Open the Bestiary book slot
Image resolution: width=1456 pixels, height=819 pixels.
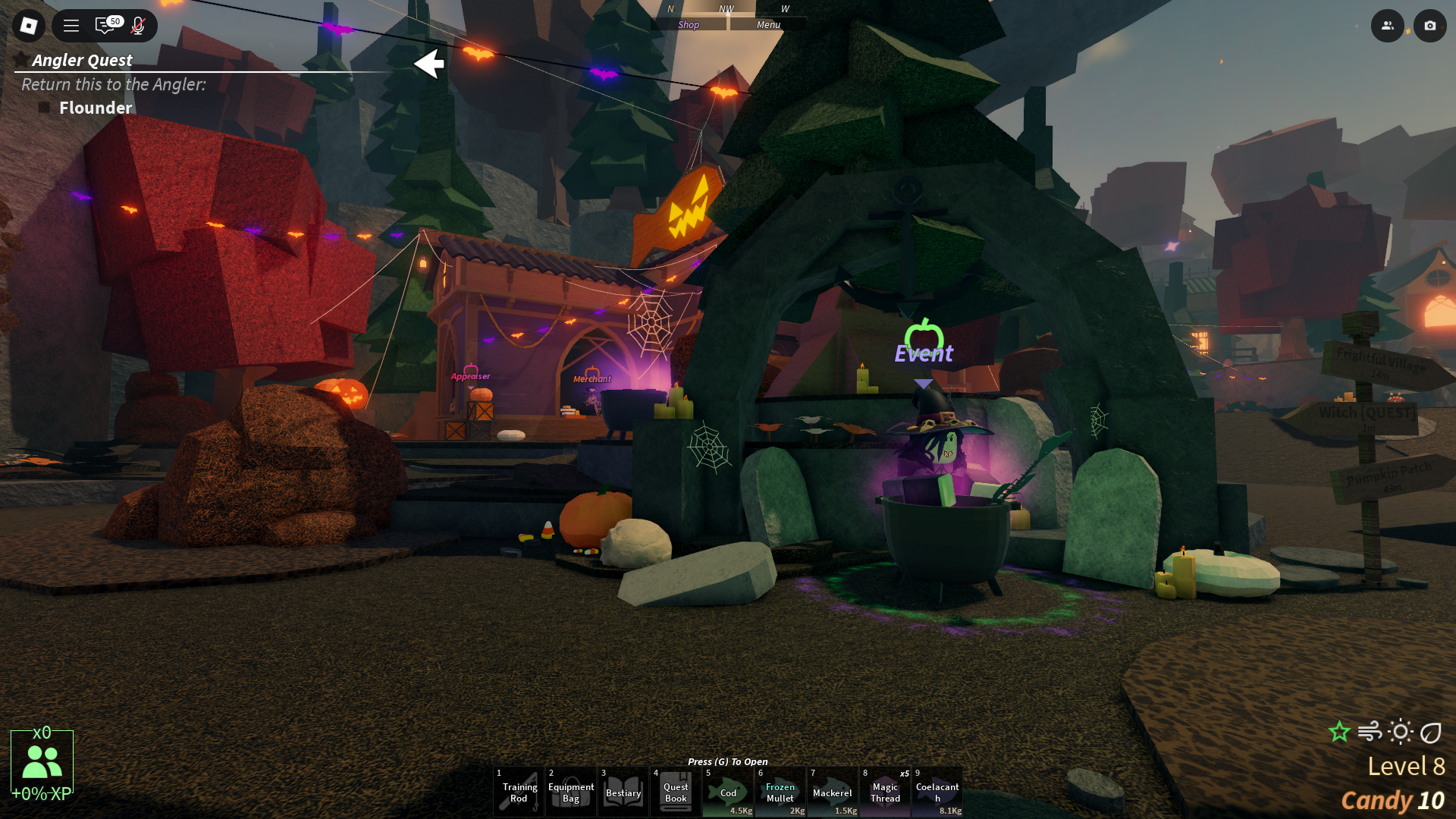623,792
